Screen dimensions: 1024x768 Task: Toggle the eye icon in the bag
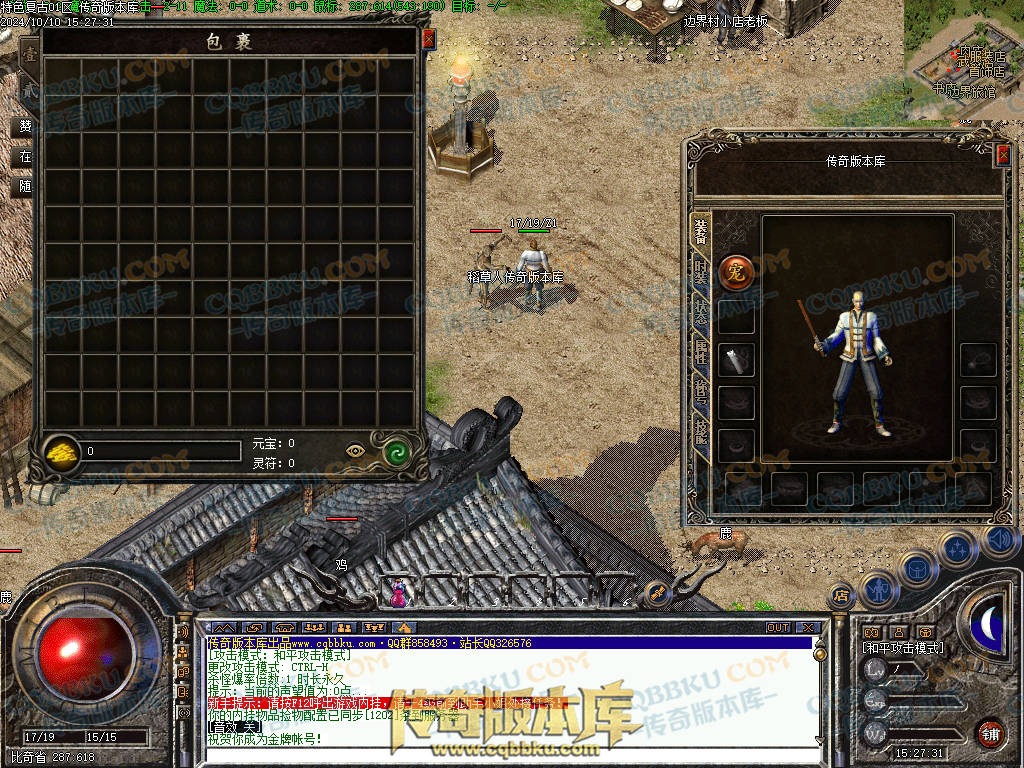pyautogui.click(x=356, y=451)
